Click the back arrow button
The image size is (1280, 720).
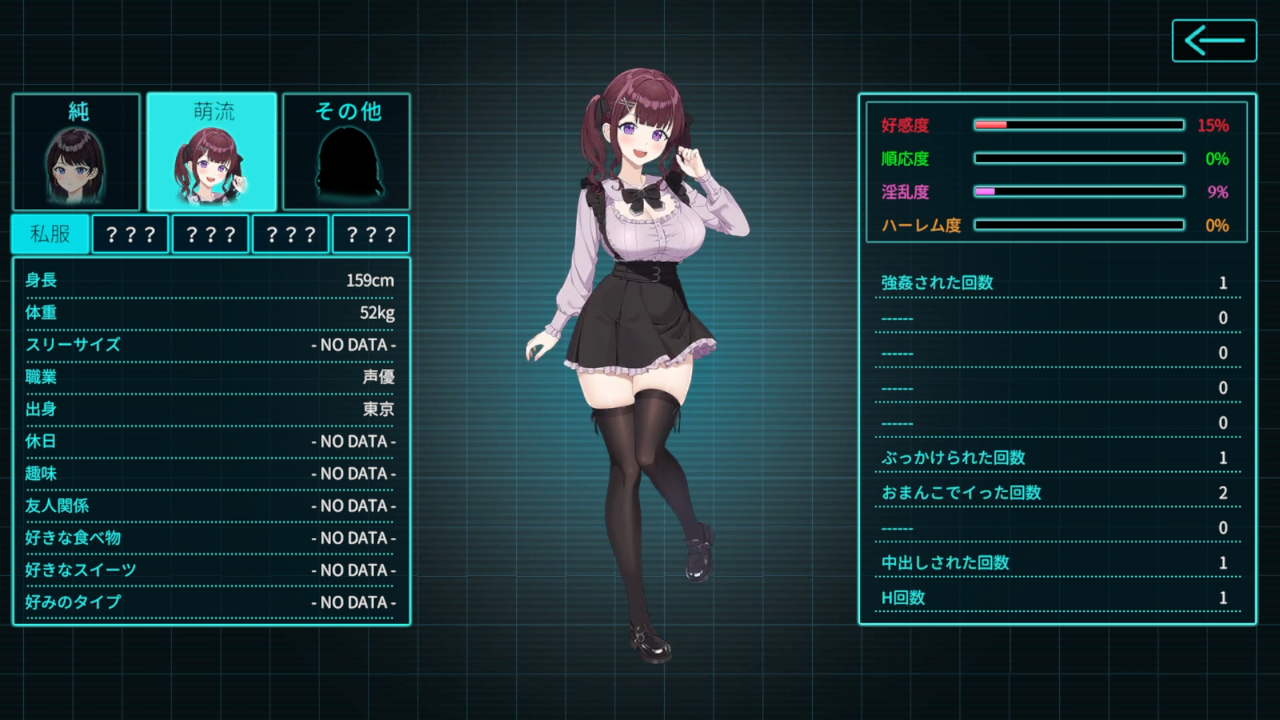1214,41
